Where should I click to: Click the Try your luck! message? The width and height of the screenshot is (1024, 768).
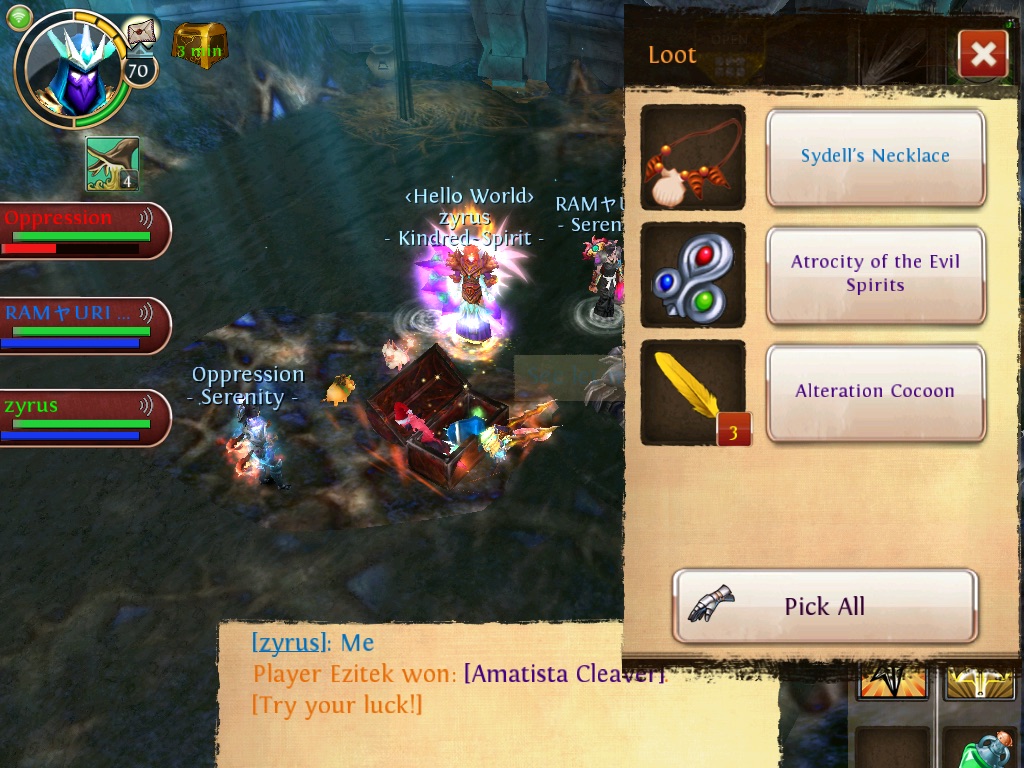pyautogui.click(x=337, y=705)
